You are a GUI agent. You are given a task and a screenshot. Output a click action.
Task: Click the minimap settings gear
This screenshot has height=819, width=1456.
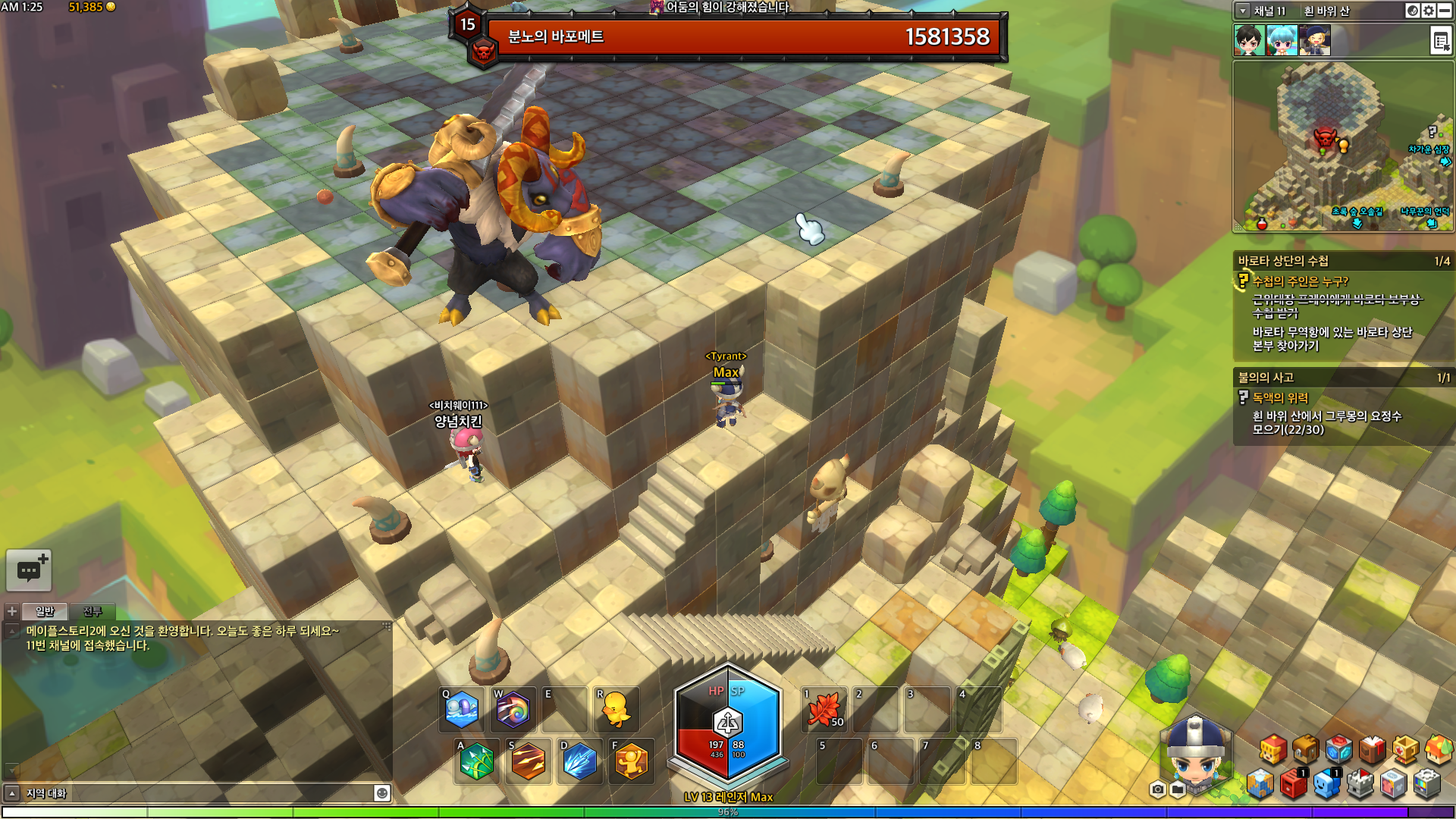(1429, 11)
